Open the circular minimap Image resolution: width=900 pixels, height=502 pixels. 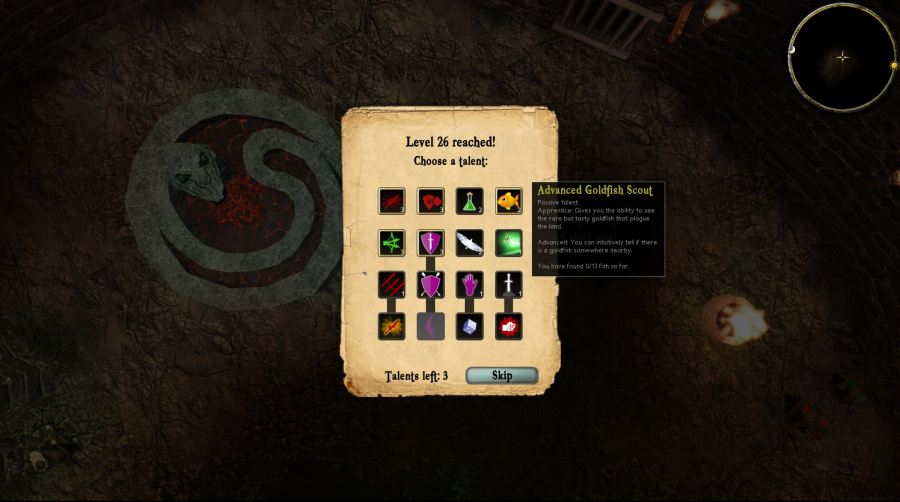coord(842,57)
